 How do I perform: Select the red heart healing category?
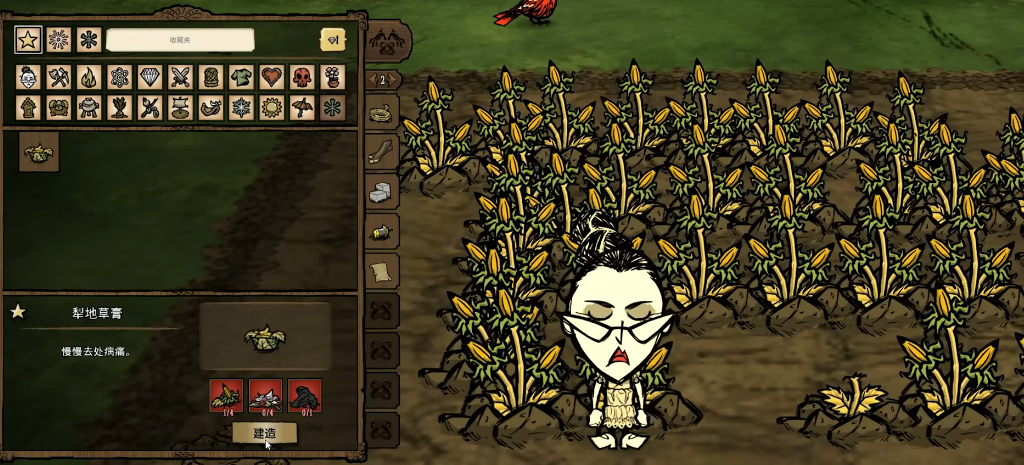pyautogui.click(x=271, y=77)
